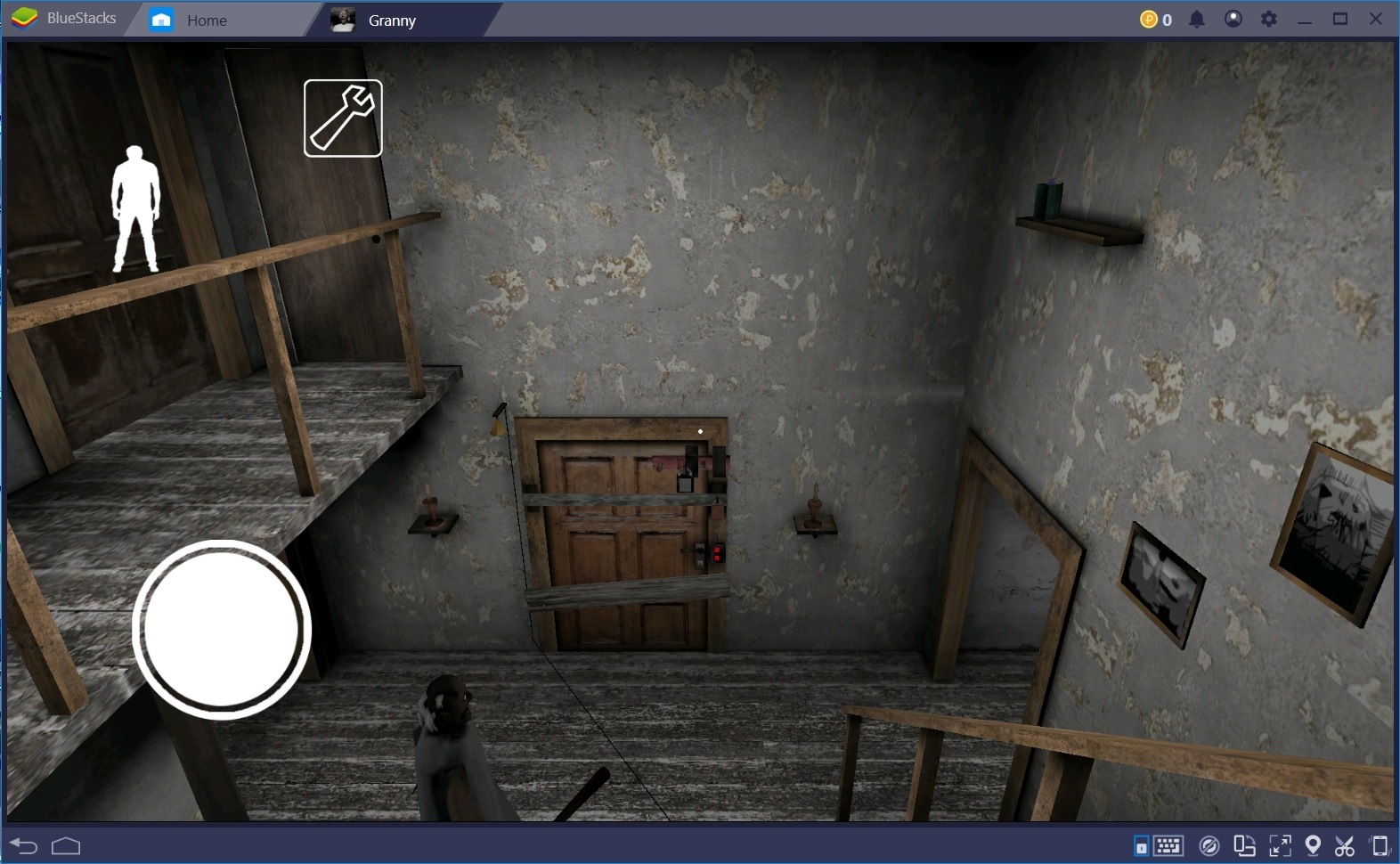Open the wrench repair icon in Granny
1400x864 pixels.
343,117
